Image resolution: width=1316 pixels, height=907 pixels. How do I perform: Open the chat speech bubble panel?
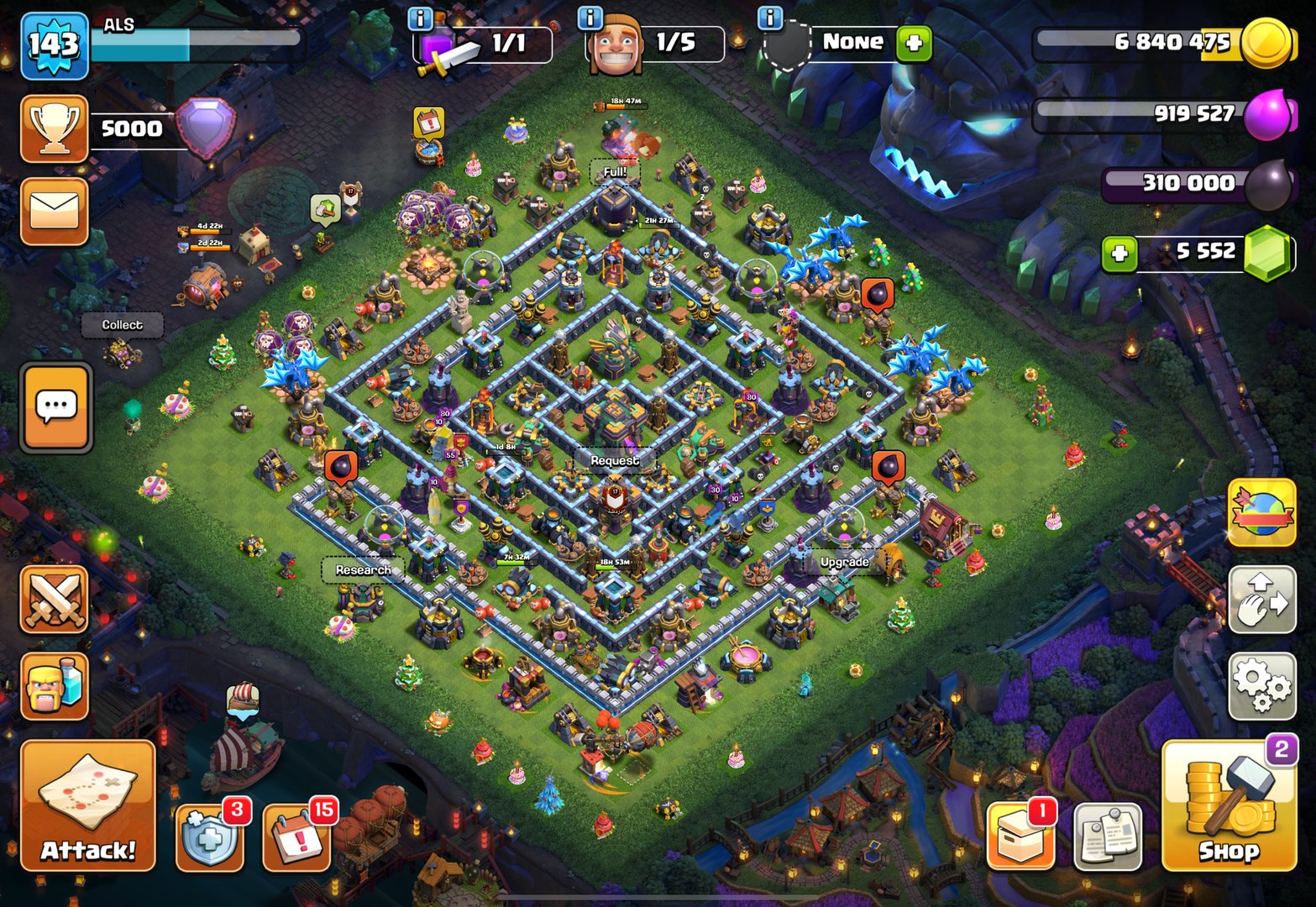point(56,408)
